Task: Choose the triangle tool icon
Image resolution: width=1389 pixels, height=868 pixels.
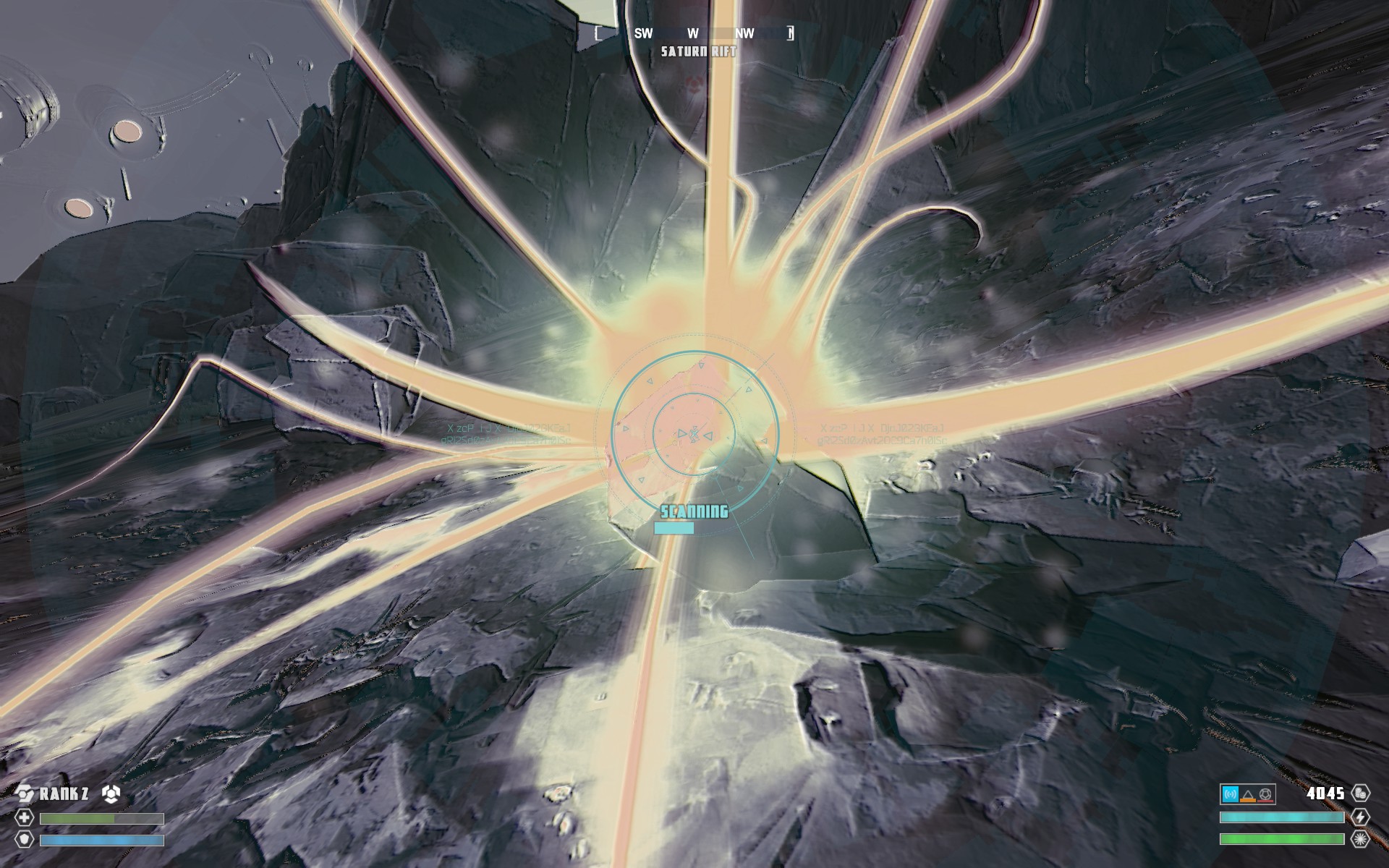Action: [1248, 795]
